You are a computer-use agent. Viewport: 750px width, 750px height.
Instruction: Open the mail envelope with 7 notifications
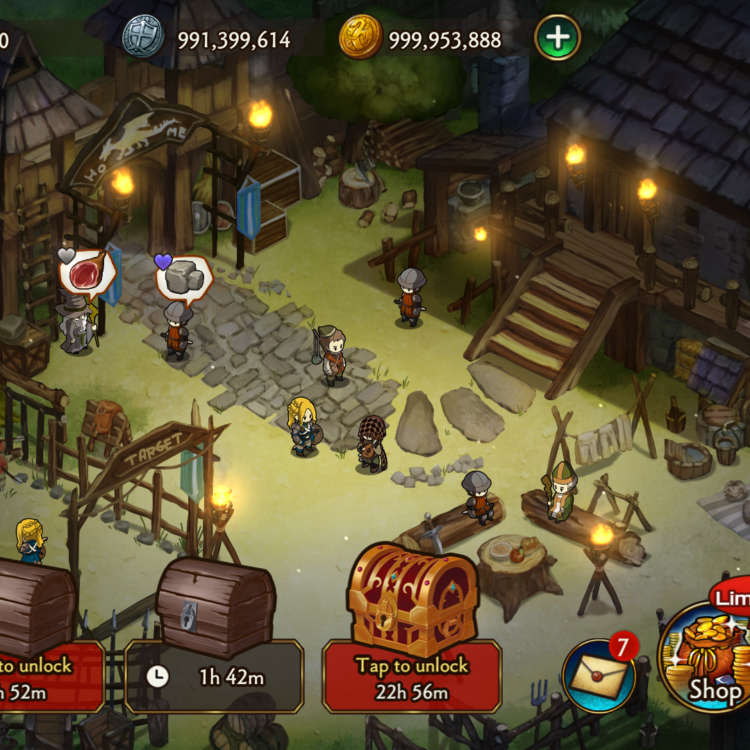click(600, 676)
